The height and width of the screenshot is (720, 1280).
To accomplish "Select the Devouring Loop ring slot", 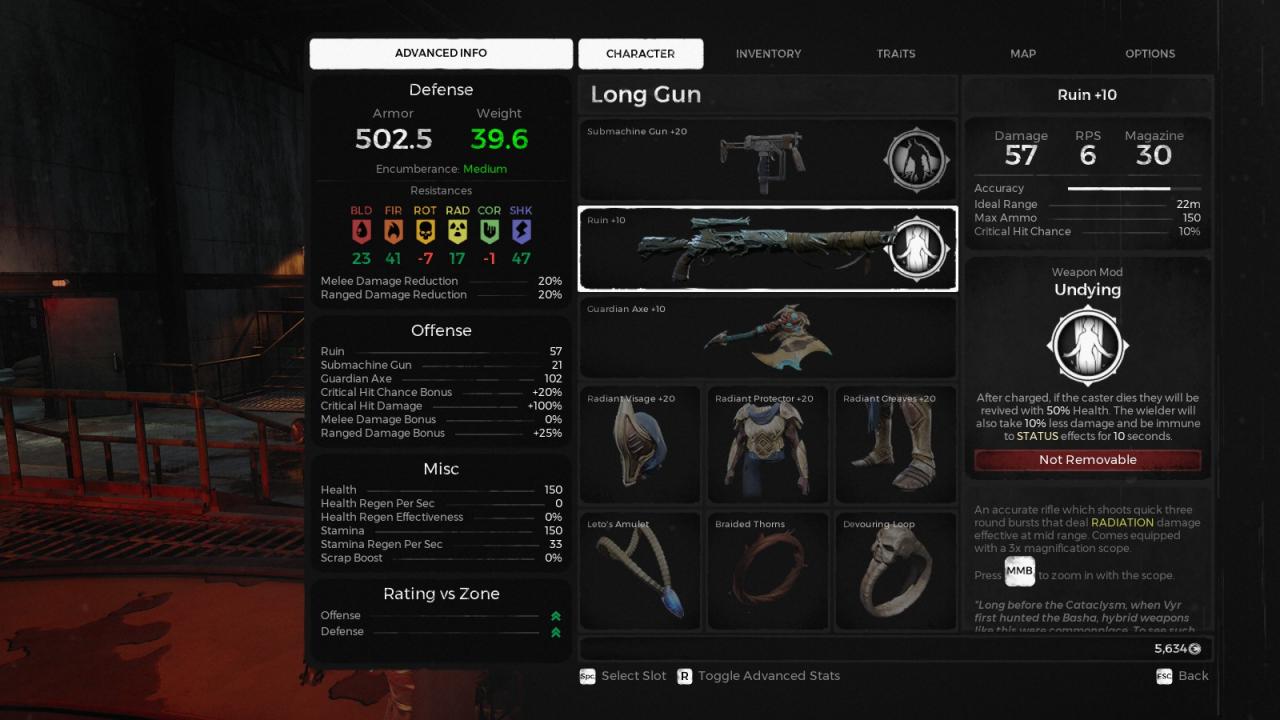I will 896,571.
